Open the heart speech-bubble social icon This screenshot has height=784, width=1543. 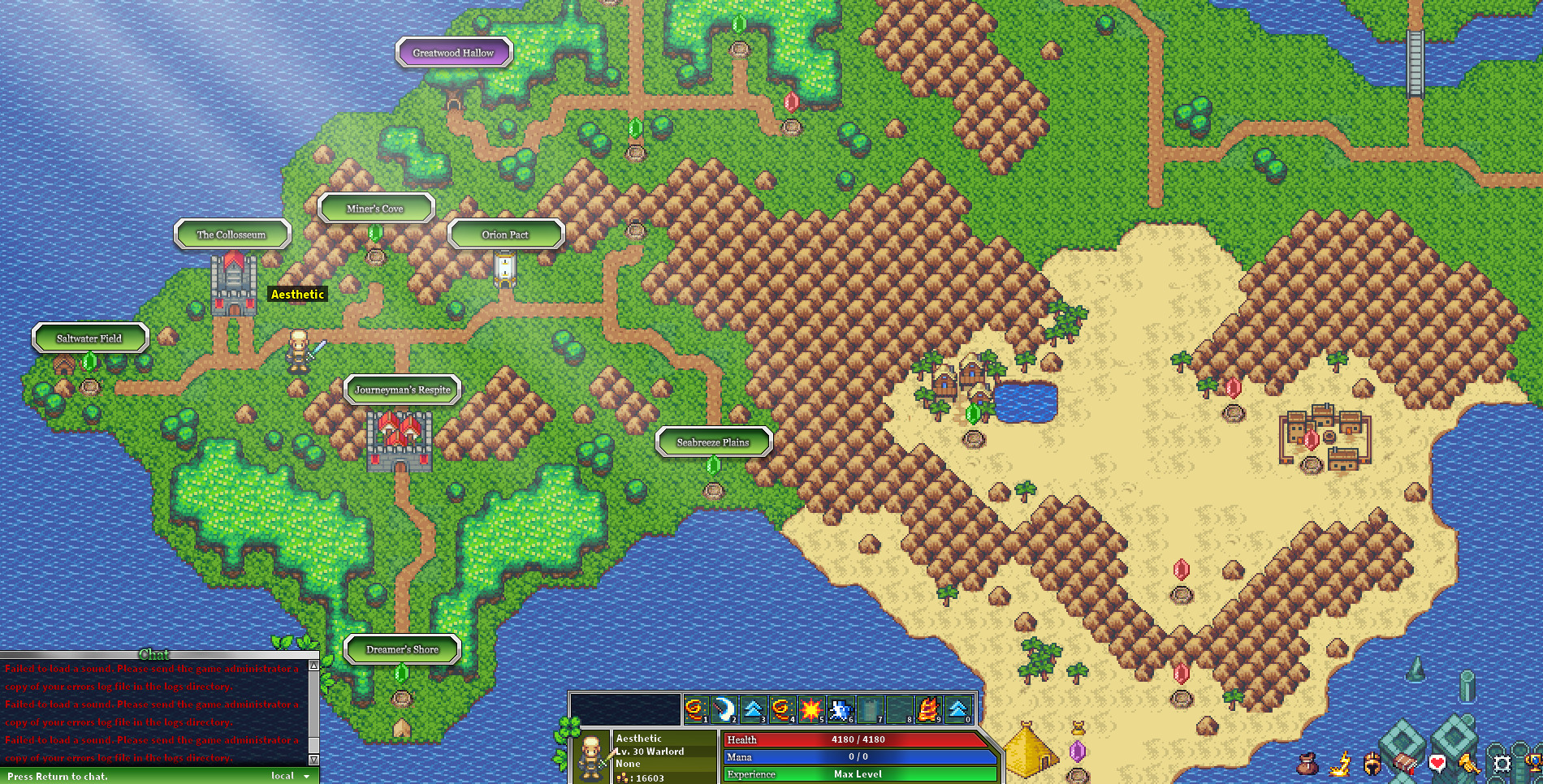coord(1437,763)
